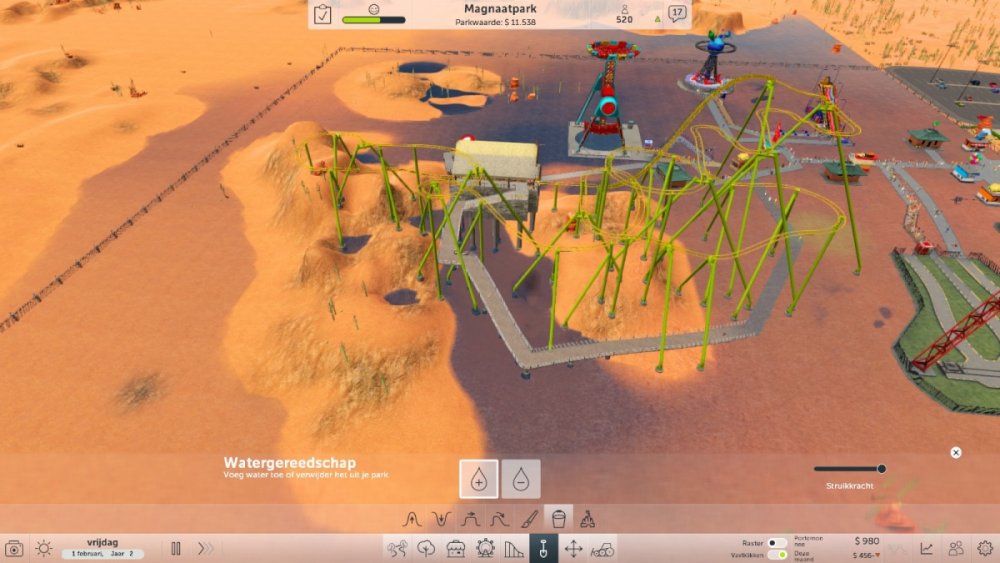Pick the terrain paintbrush tool
Screen dimensions: 1000x563
530,519
